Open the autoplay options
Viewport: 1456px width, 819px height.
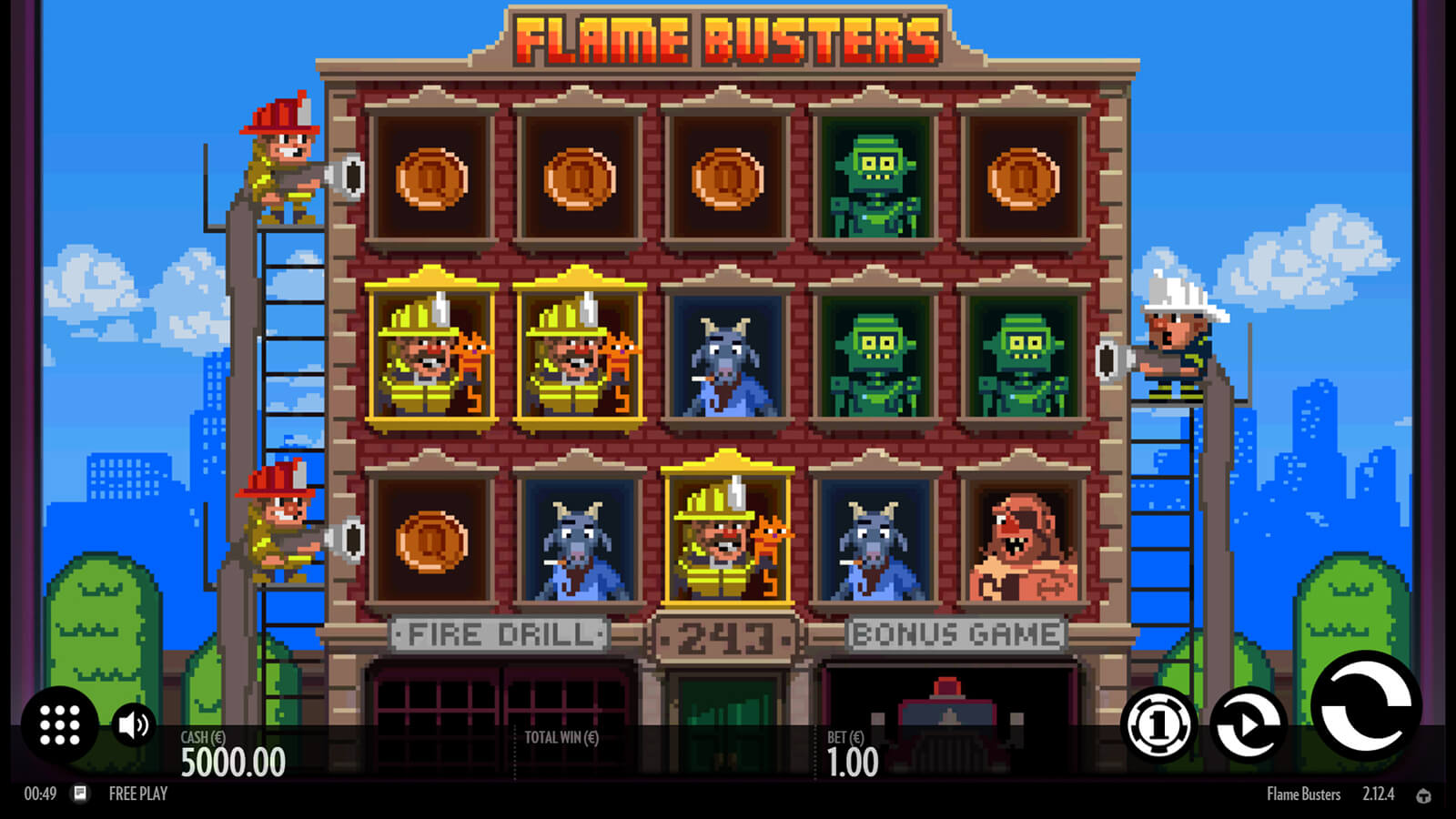(x=1248, y=725)
